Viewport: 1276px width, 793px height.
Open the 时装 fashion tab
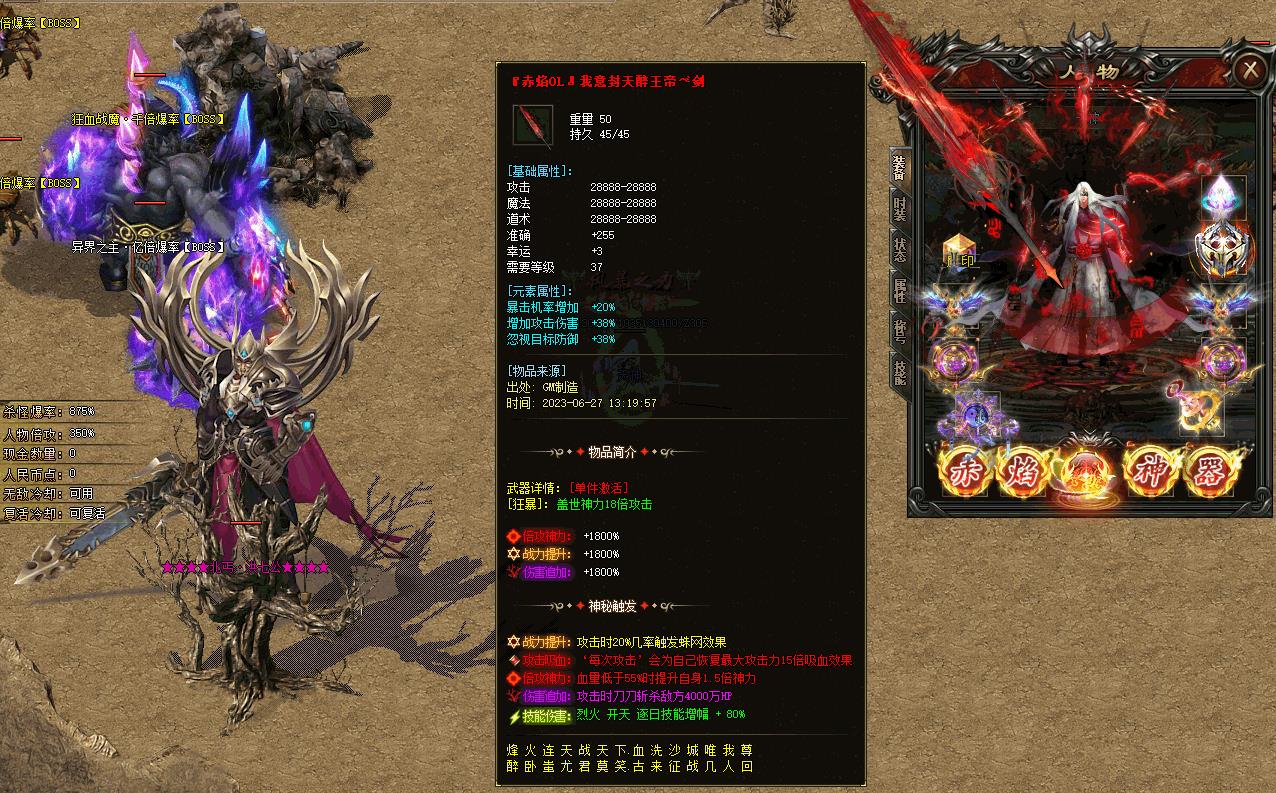(899, 209)
